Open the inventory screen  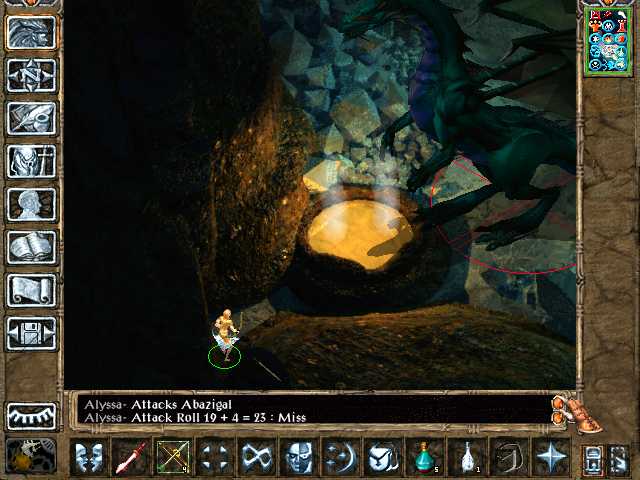click(31, 161)
